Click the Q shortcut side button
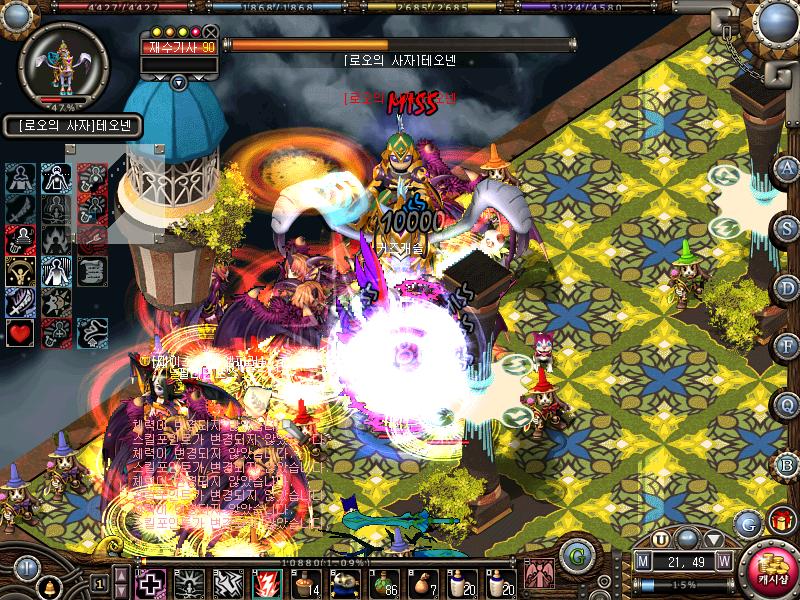 [788, 403]
